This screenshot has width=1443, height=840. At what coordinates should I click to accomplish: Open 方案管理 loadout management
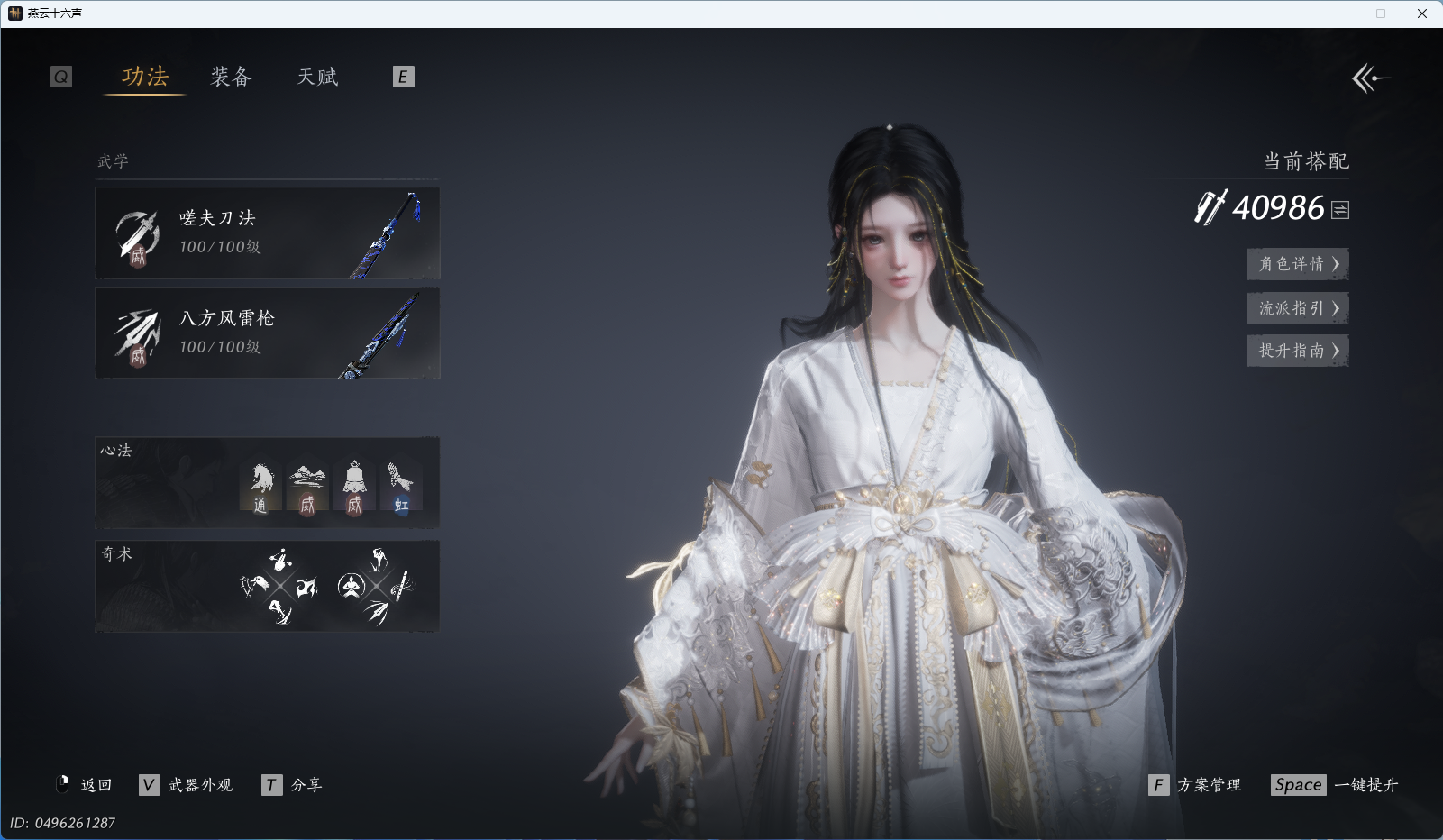click(1195, 785)
